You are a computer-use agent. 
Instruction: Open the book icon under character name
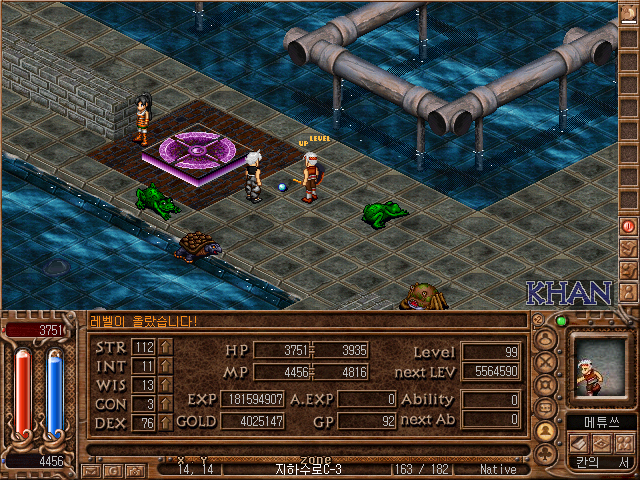click(x=578, y=443)
